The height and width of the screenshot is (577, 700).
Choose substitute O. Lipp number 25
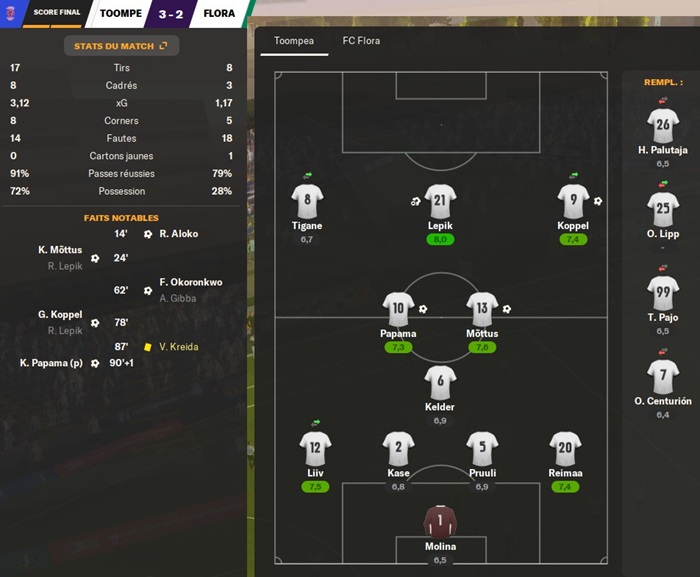tap(663, 211)
